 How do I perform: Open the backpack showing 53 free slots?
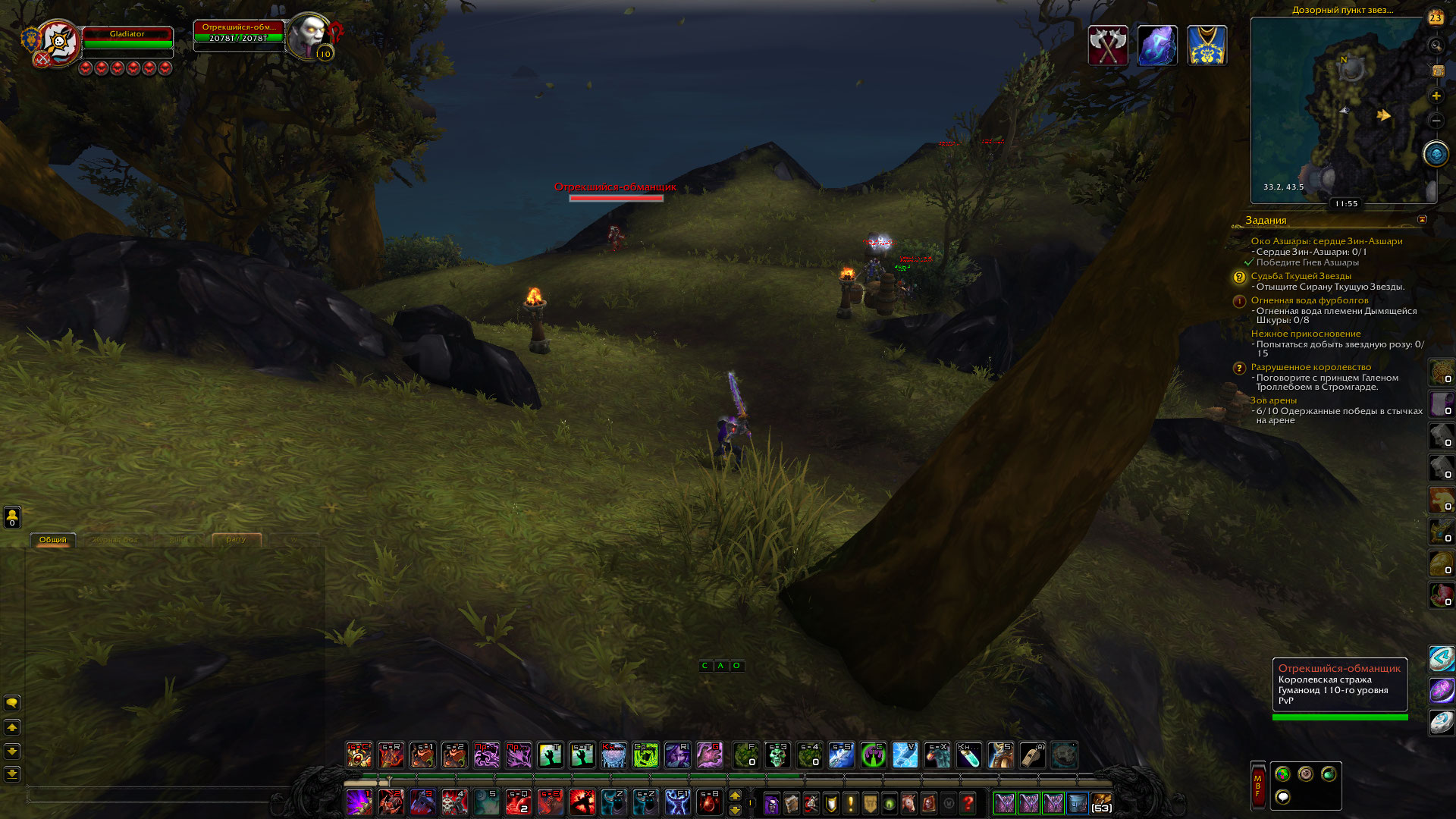pos(1101,802)
